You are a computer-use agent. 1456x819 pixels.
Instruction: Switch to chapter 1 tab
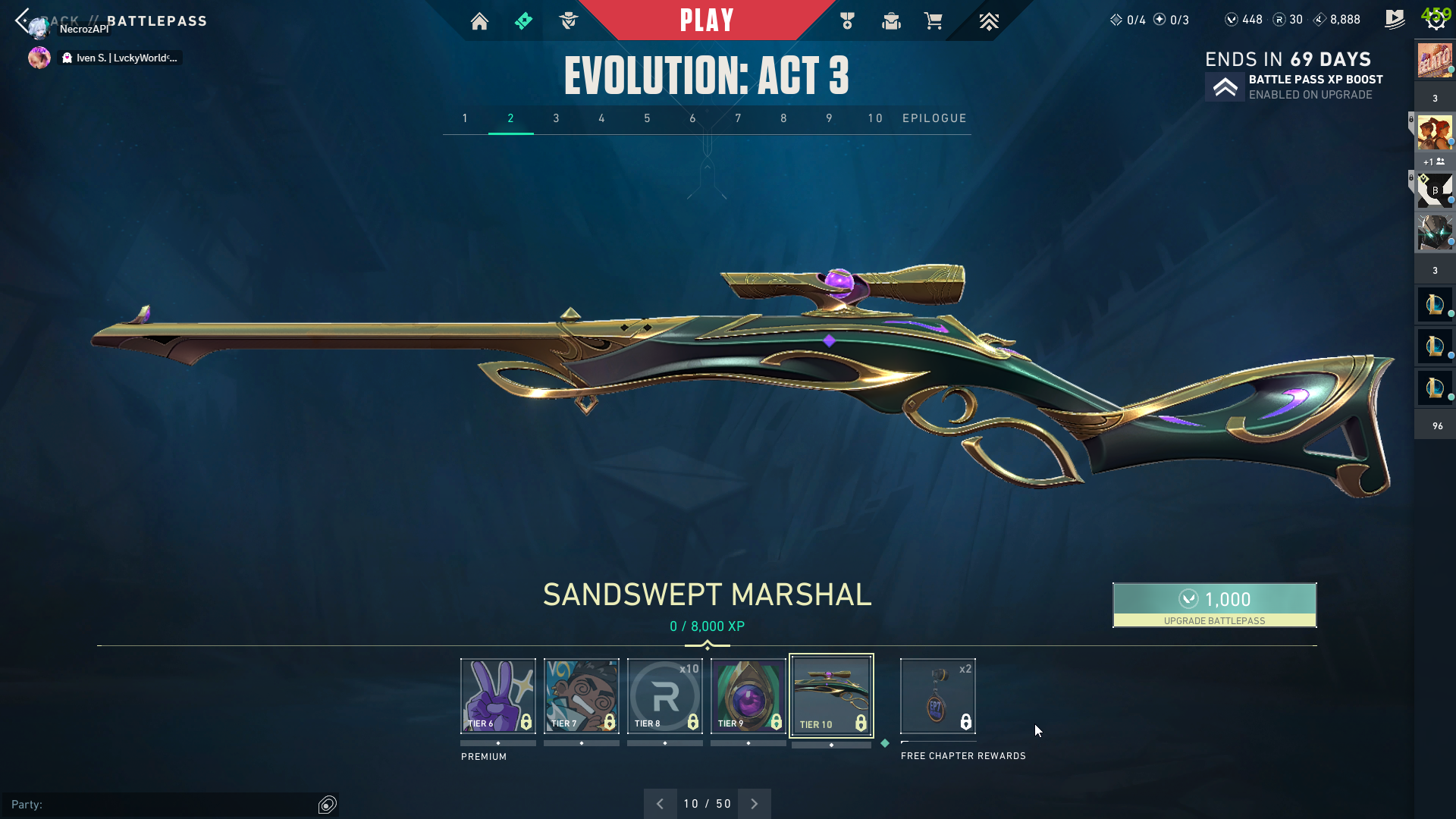click(465, 118)
